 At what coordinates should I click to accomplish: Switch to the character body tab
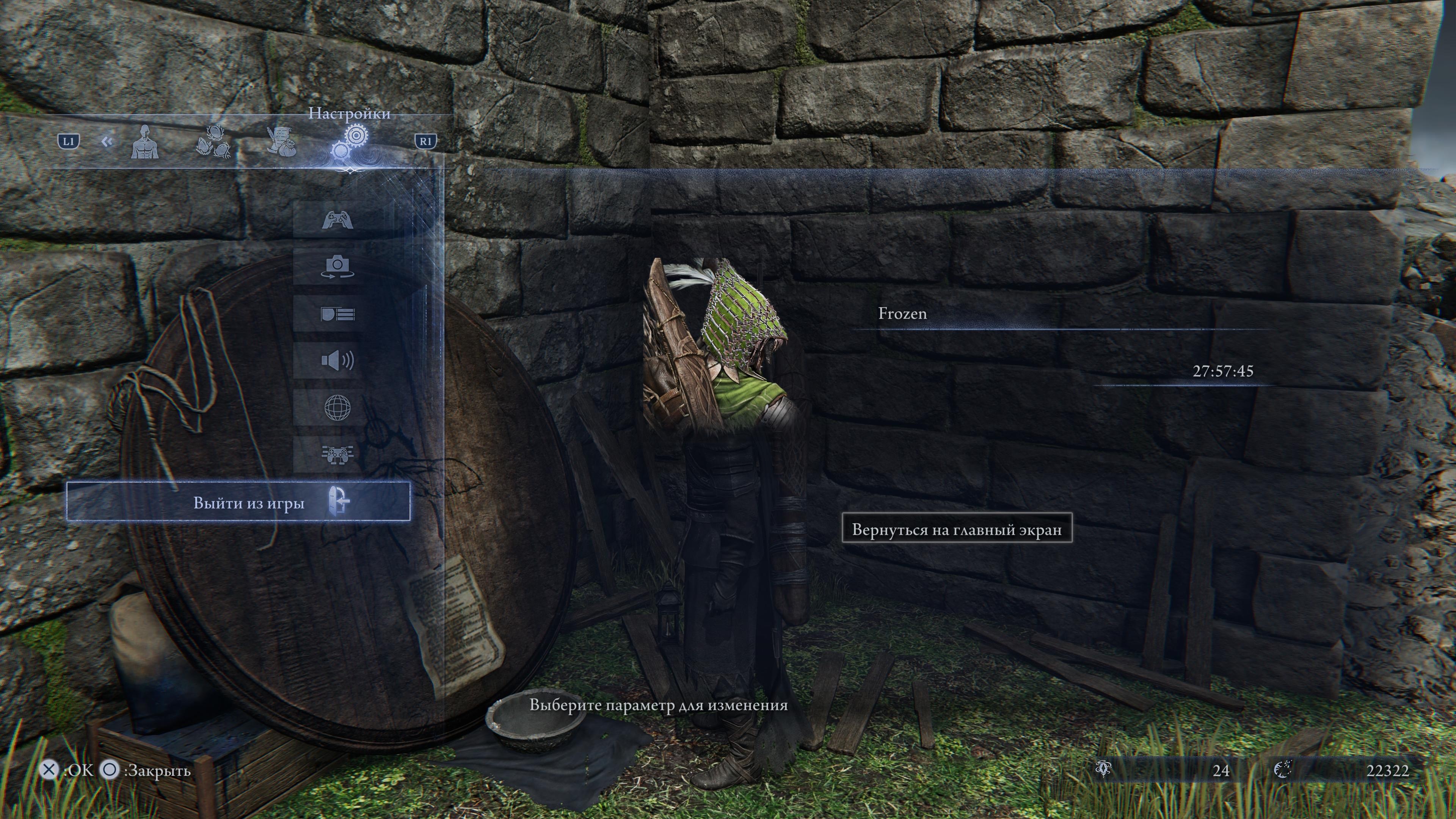pos(145,143)
